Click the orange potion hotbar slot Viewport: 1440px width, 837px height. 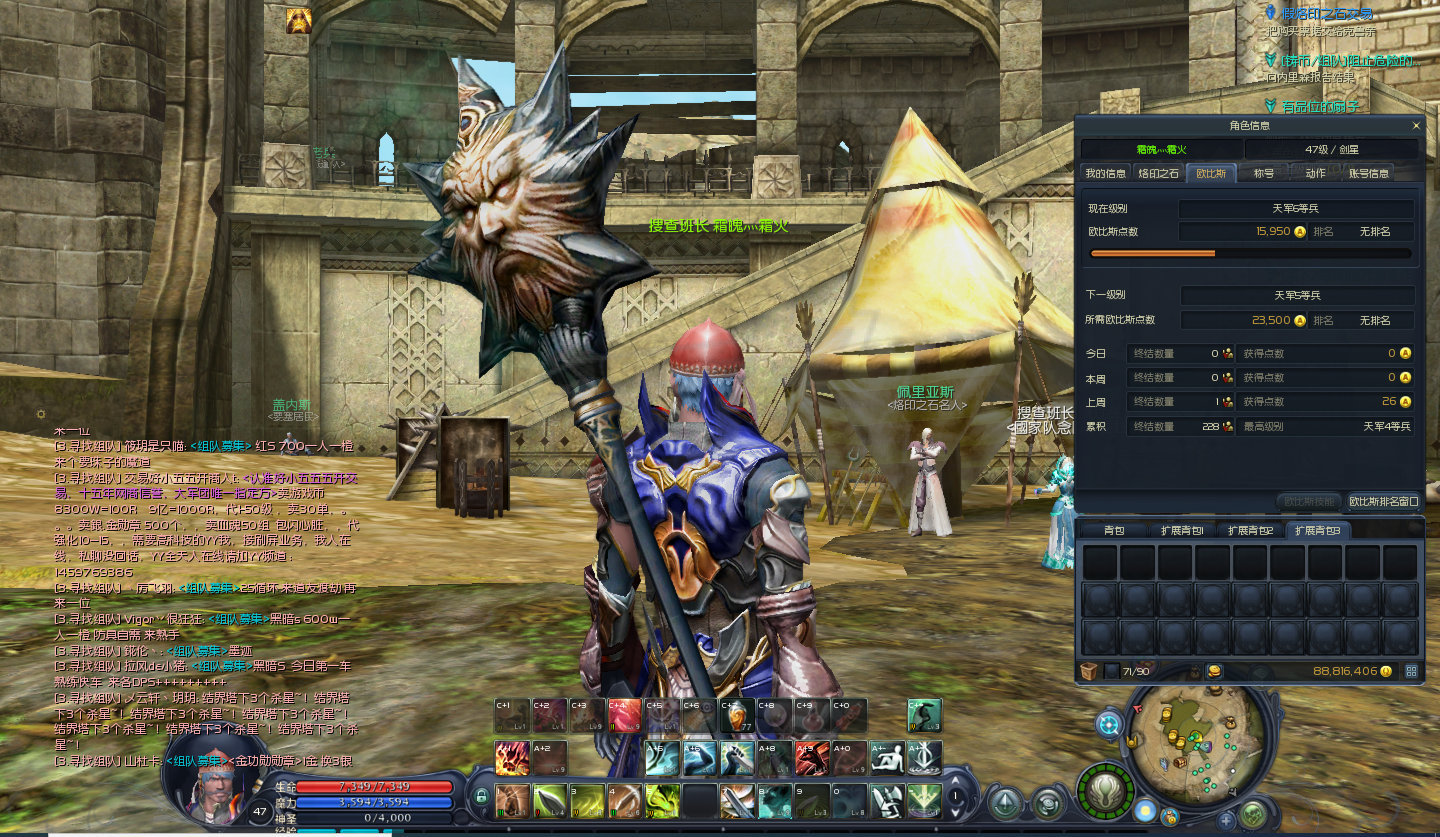tap(737, 716)
